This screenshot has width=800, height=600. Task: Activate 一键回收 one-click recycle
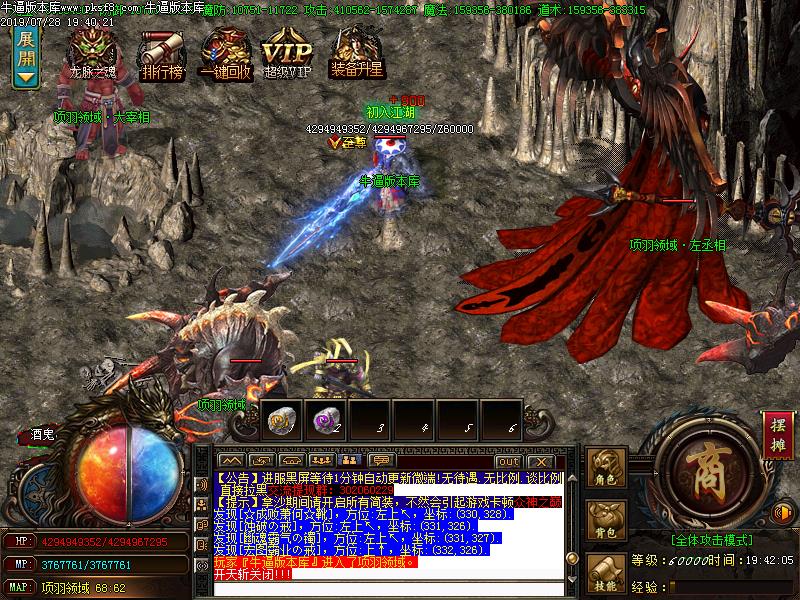225,52
